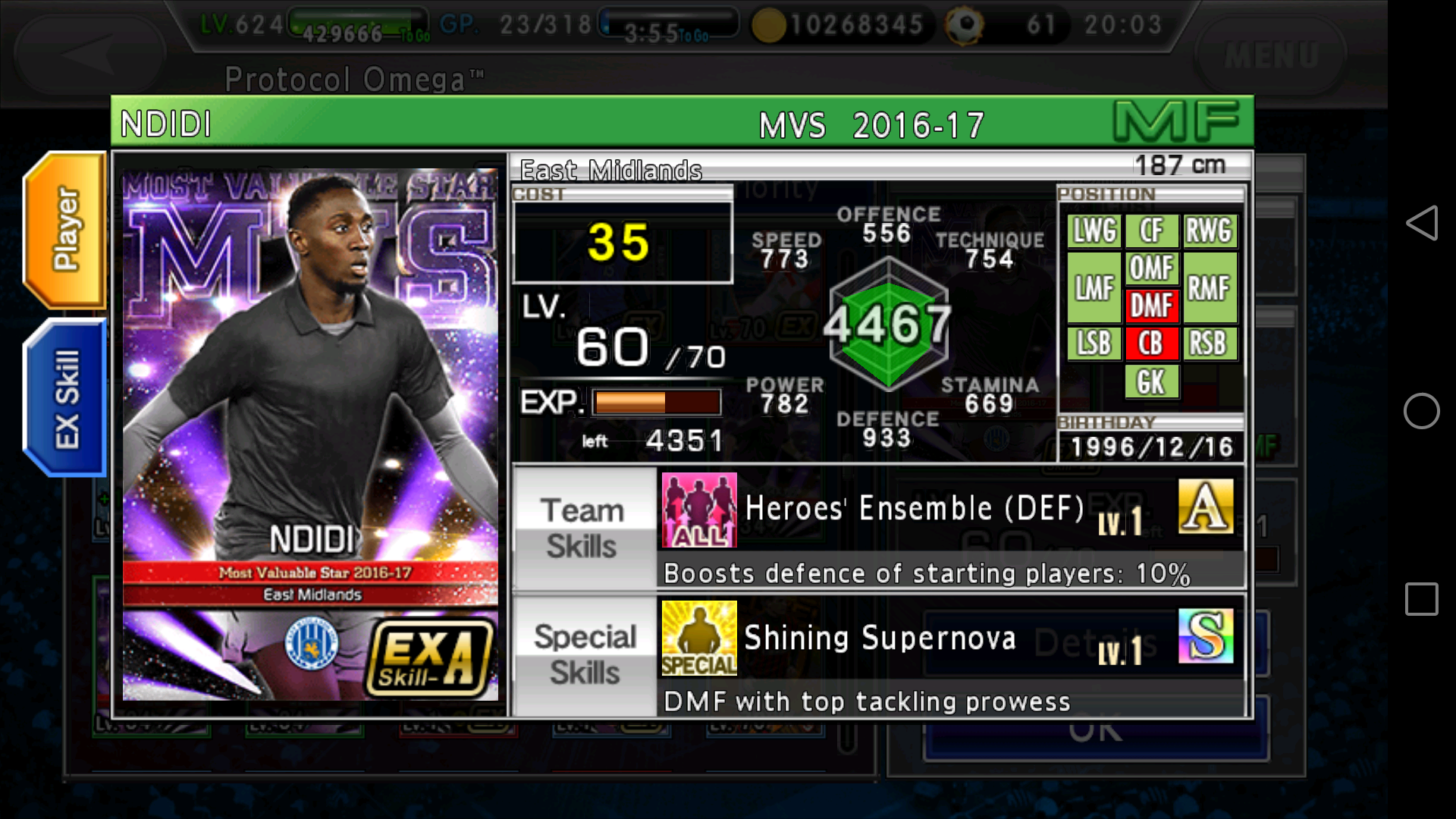Viewport: 1456px width, 819px height.
Task: Toggle the CB position cell
Action: 1152,344
